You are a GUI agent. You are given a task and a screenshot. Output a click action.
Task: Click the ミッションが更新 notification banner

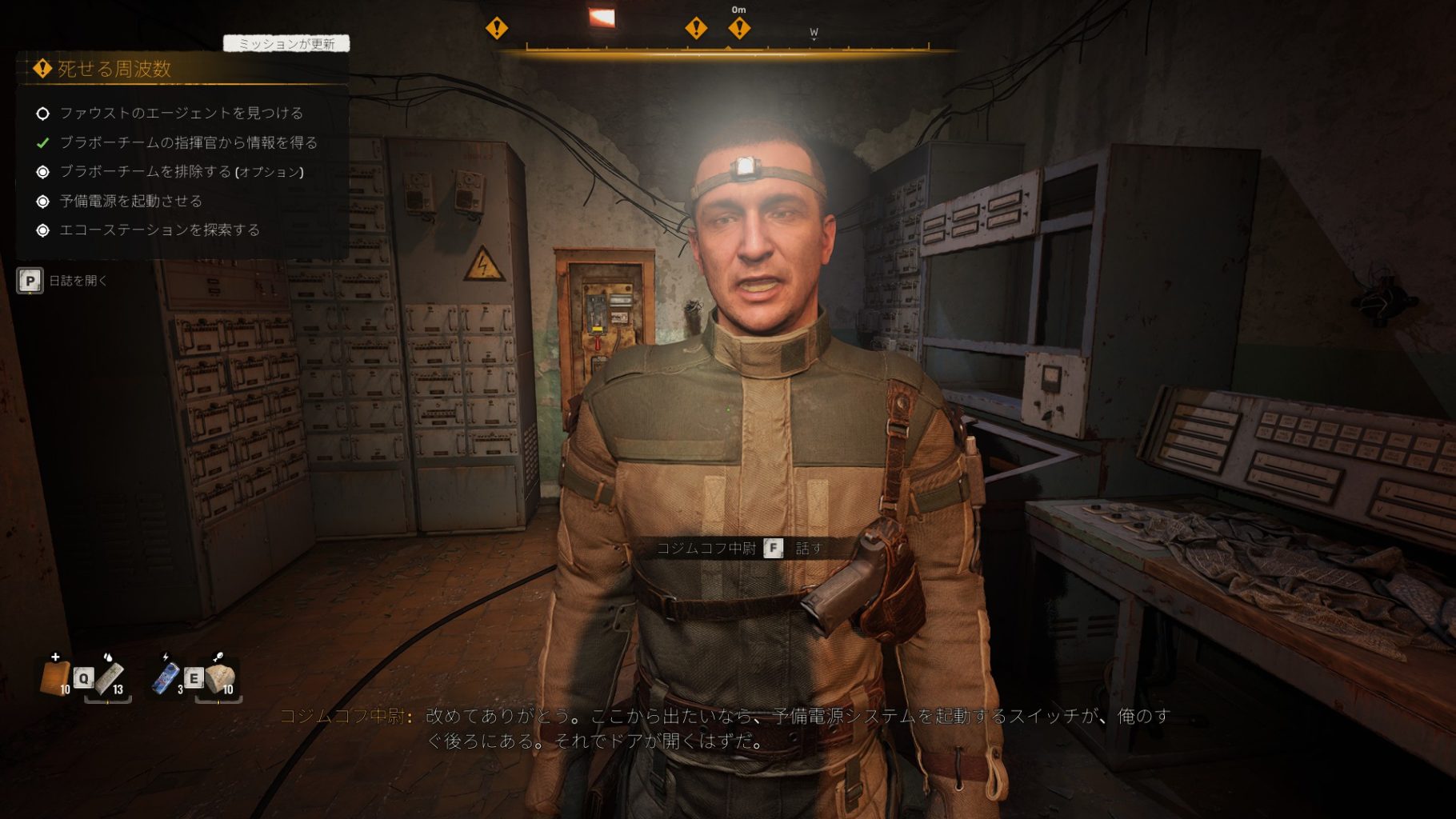[x=286, y=44]
